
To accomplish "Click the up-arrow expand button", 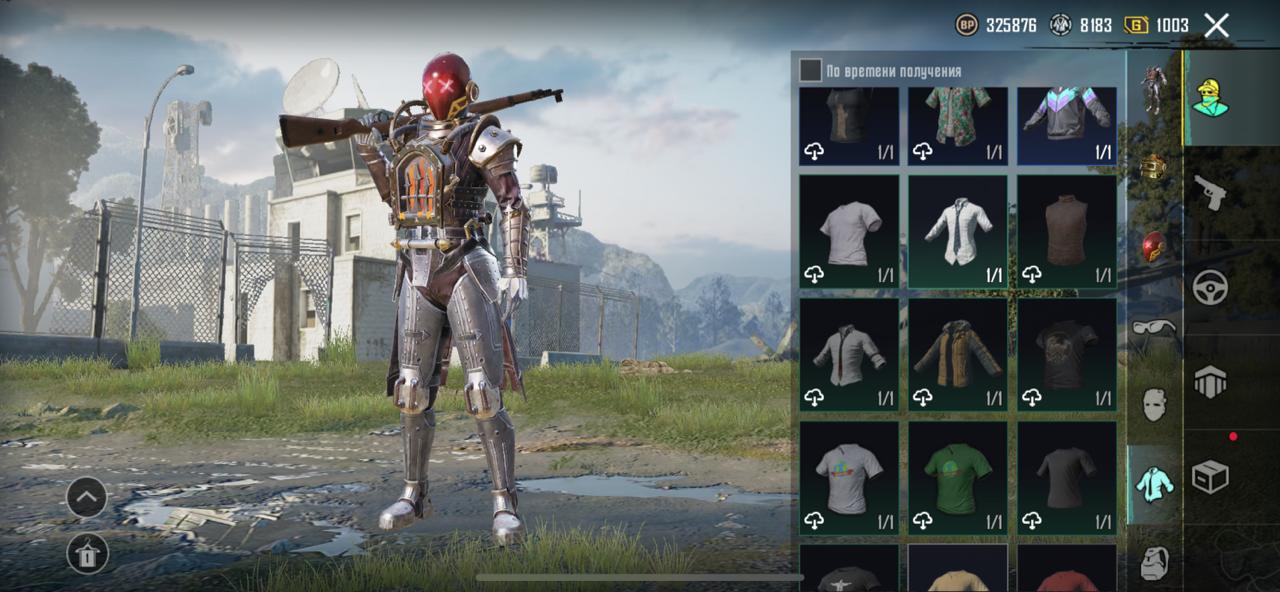I will tap(87, 497).
